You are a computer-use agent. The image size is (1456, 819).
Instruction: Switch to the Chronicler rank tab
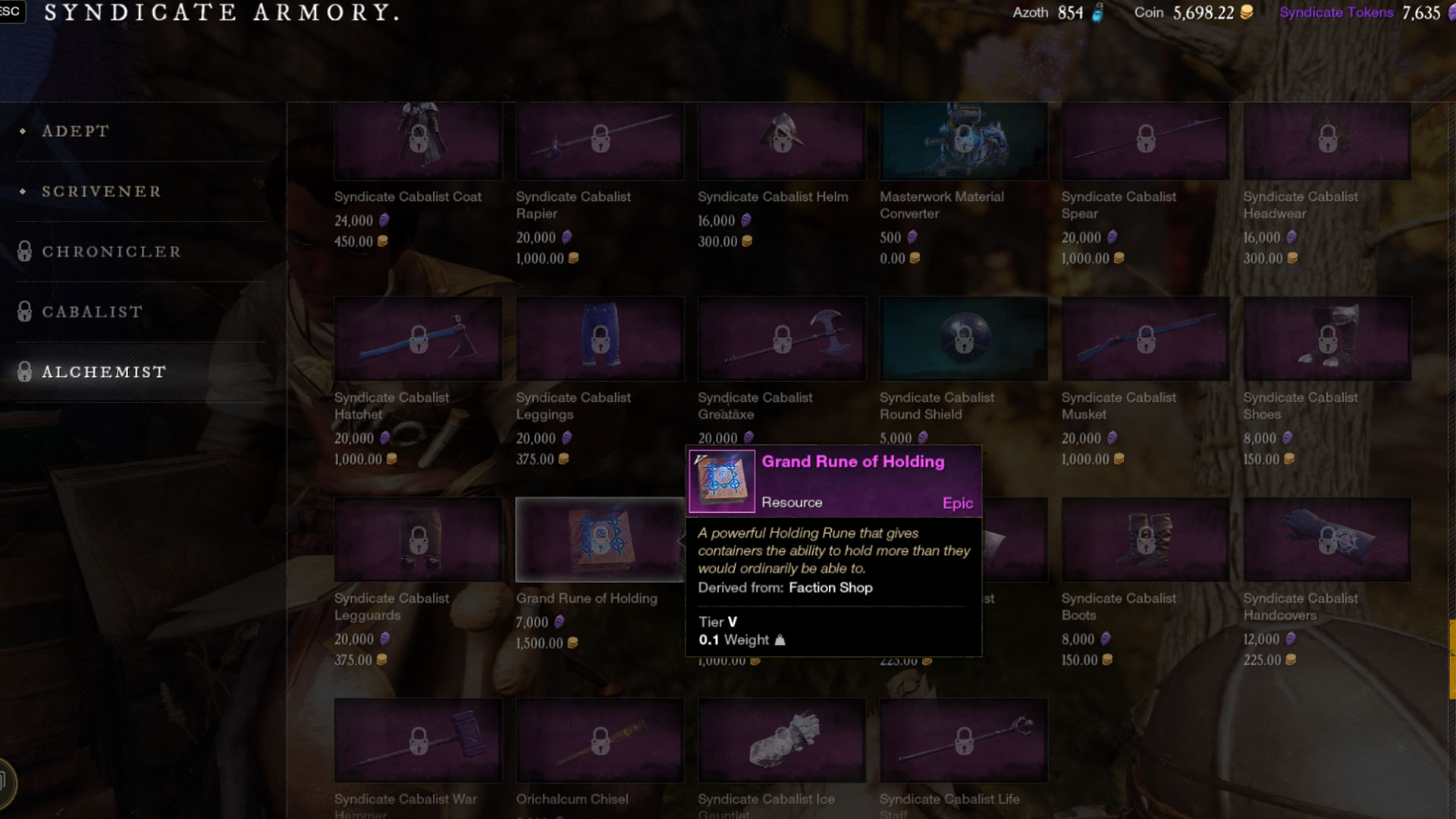111,251
